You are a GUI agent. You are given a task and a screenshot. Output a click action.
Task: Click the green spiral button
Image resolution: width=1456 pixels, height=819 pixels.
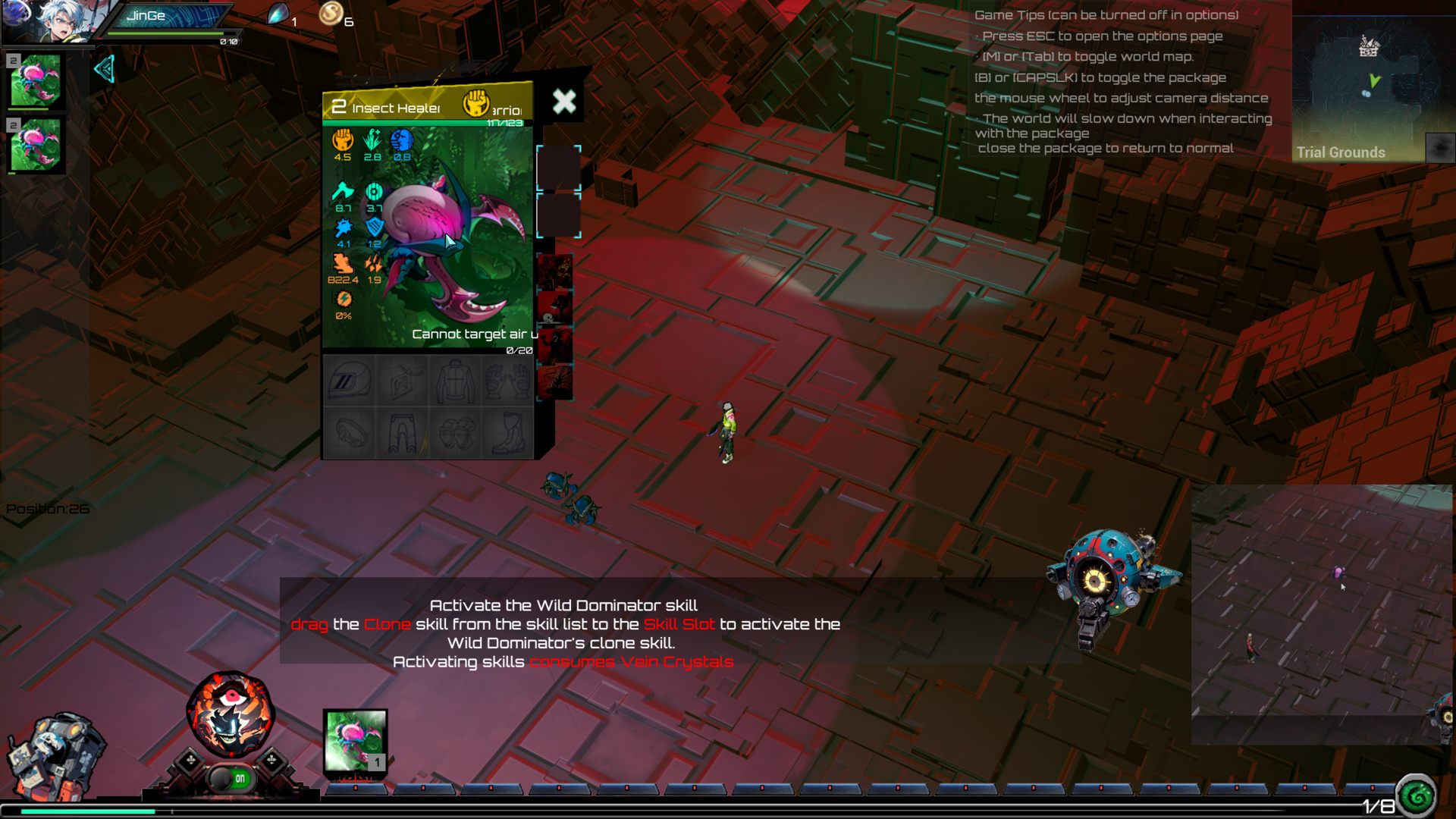(1416, 796)
